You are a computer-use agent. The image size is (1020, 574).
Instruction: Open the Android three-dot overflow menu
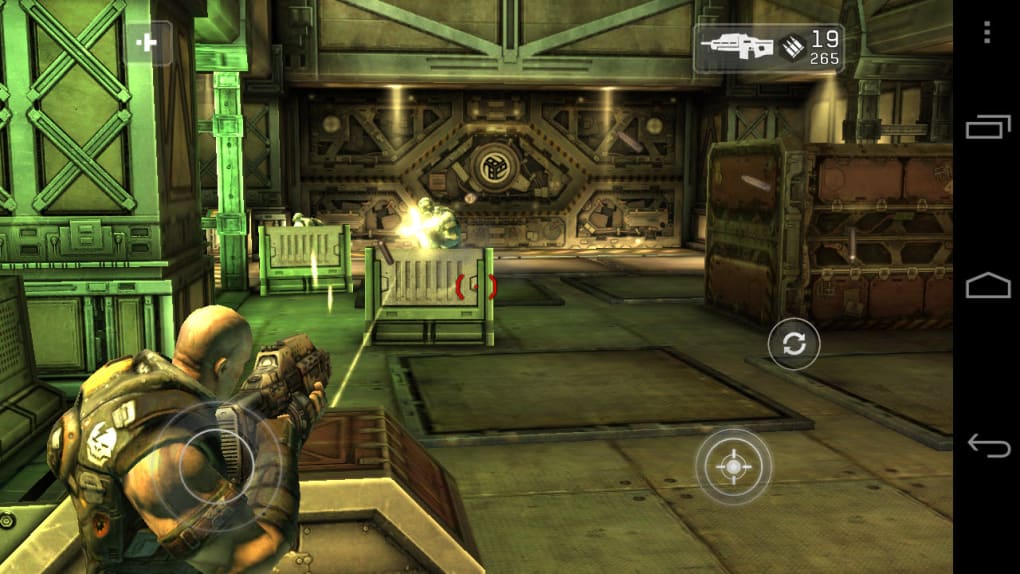point(986,32)
